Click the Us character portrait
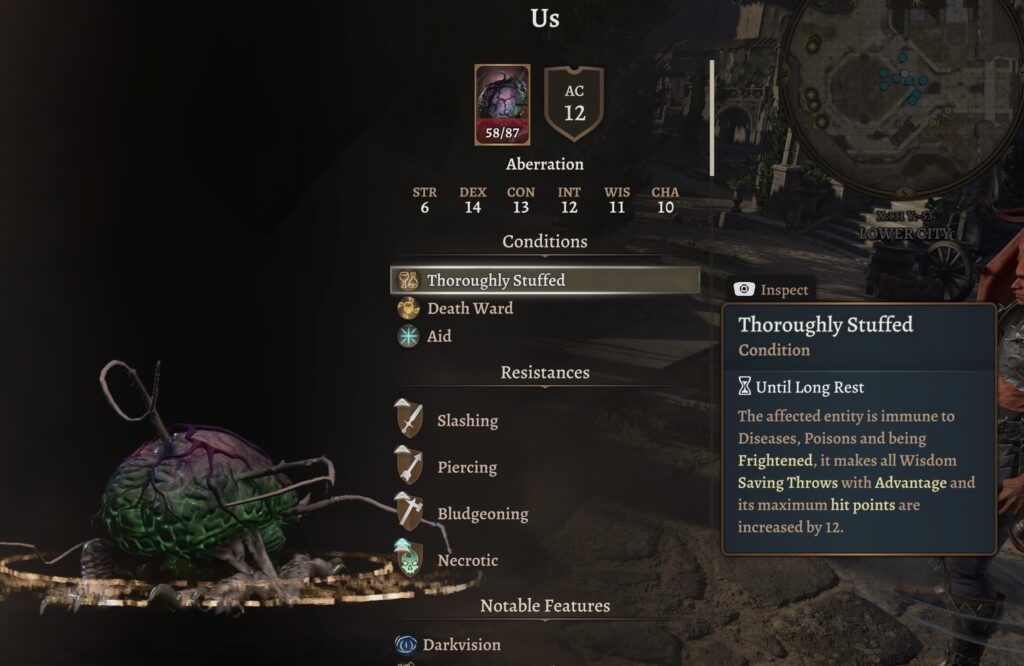This screenshot has height=666, width=1024. (x=502, y=105)
